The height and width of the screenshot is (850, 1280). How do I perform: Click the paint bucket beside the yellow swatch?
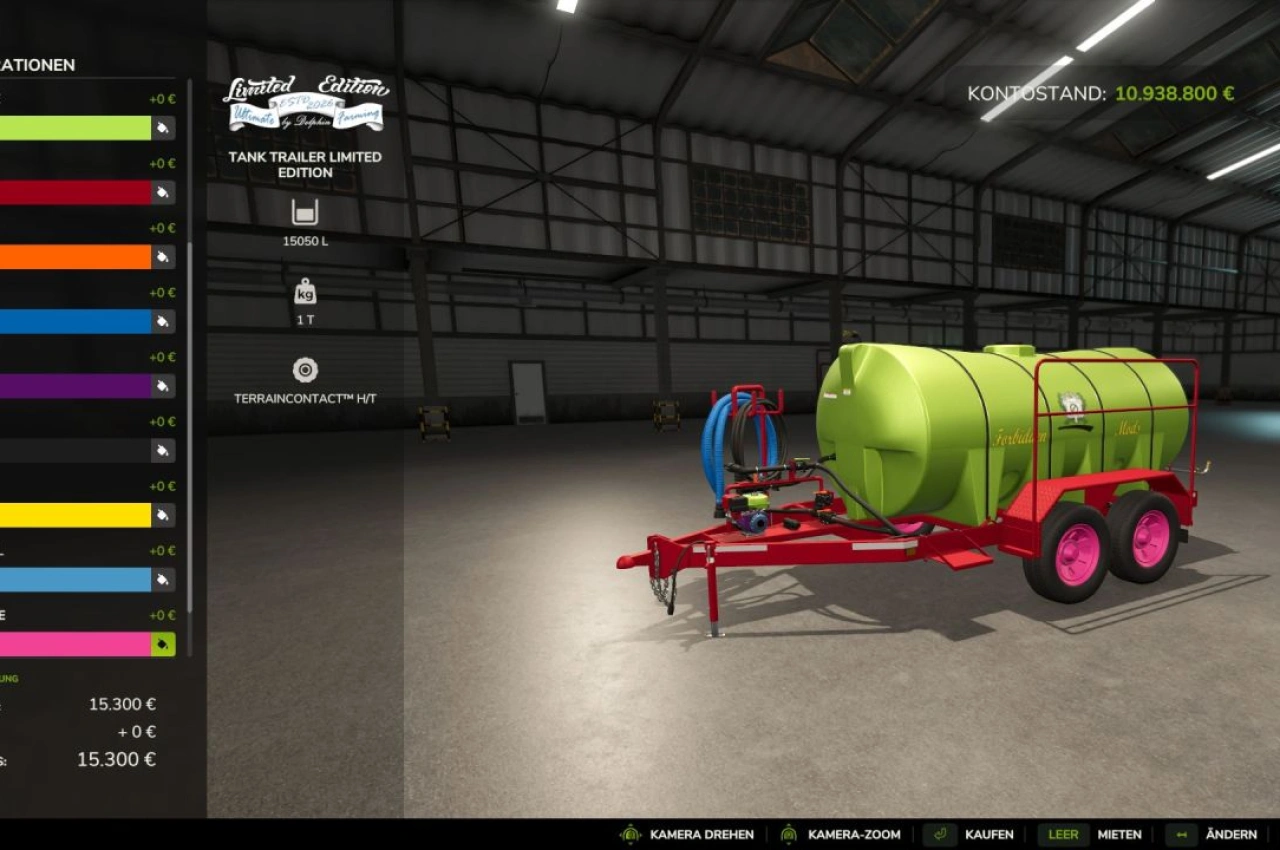tap(161, 515)
